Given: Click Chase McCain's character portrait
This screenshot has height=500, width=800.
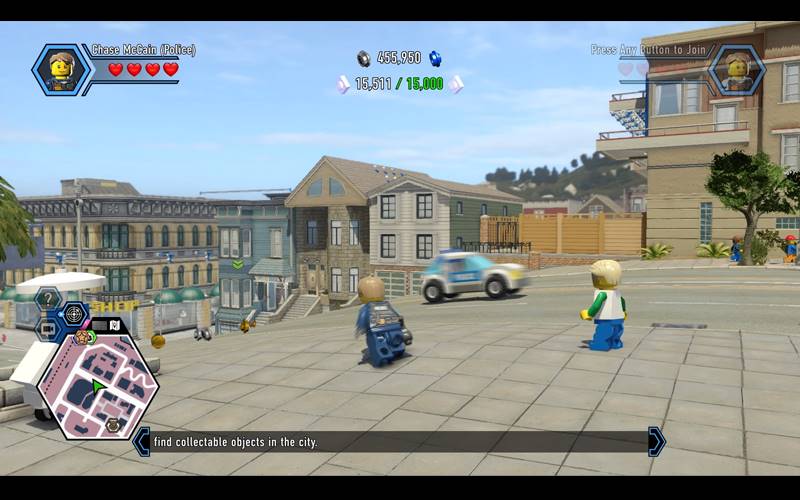Looking at the screenshot, I should point(61,69).
